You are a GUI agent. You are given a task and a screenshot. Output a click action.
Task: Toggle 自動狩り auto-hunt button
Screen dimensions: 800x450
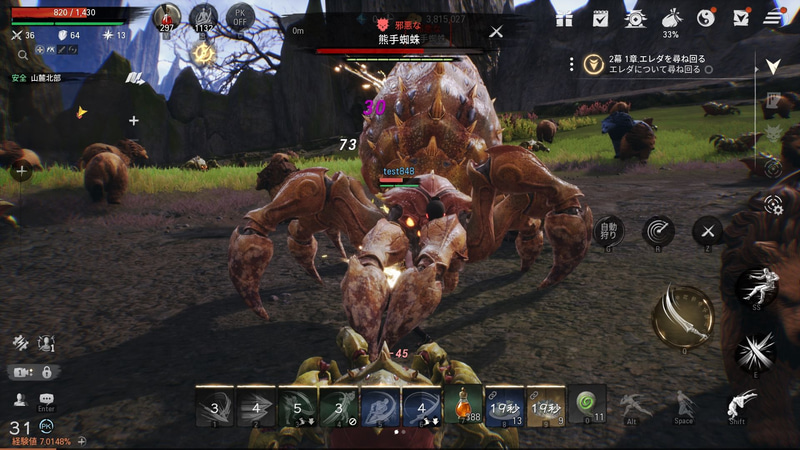pyautogui.click(x=608, y=232)
